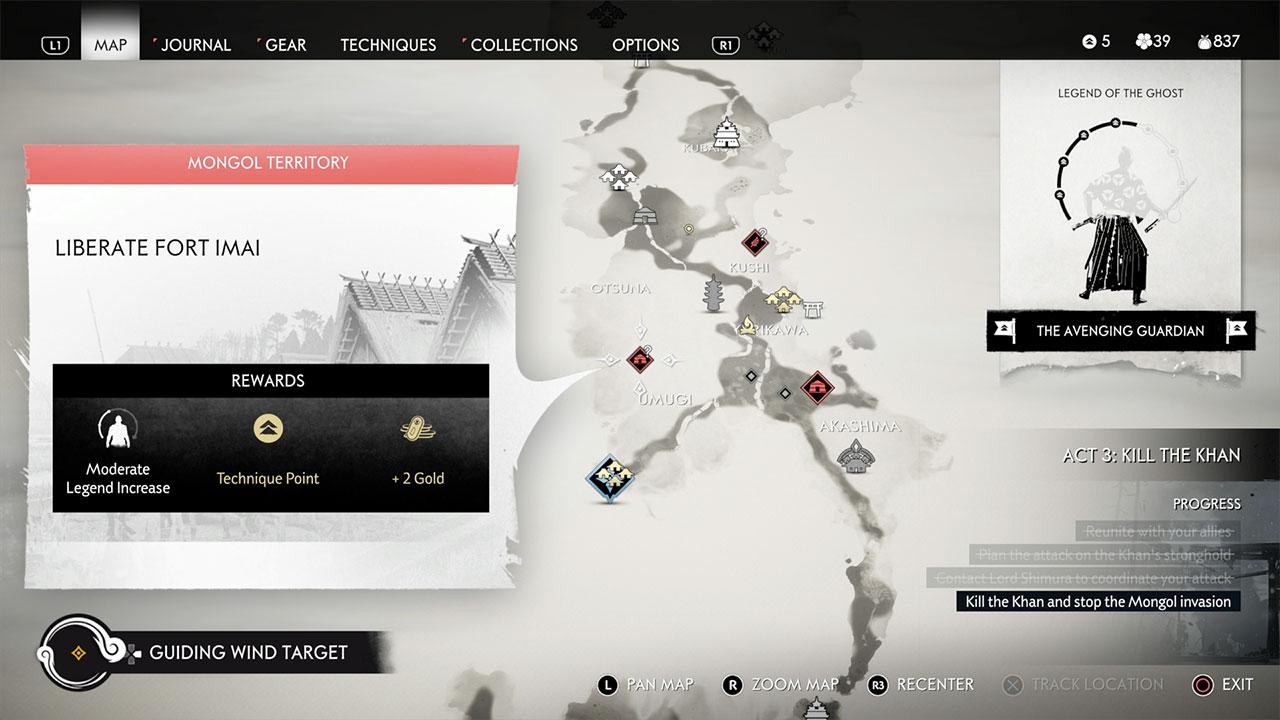Select the Kill the Khan objective
The width and height of the screenshot is (1280, 720).
click(1097, 601)
